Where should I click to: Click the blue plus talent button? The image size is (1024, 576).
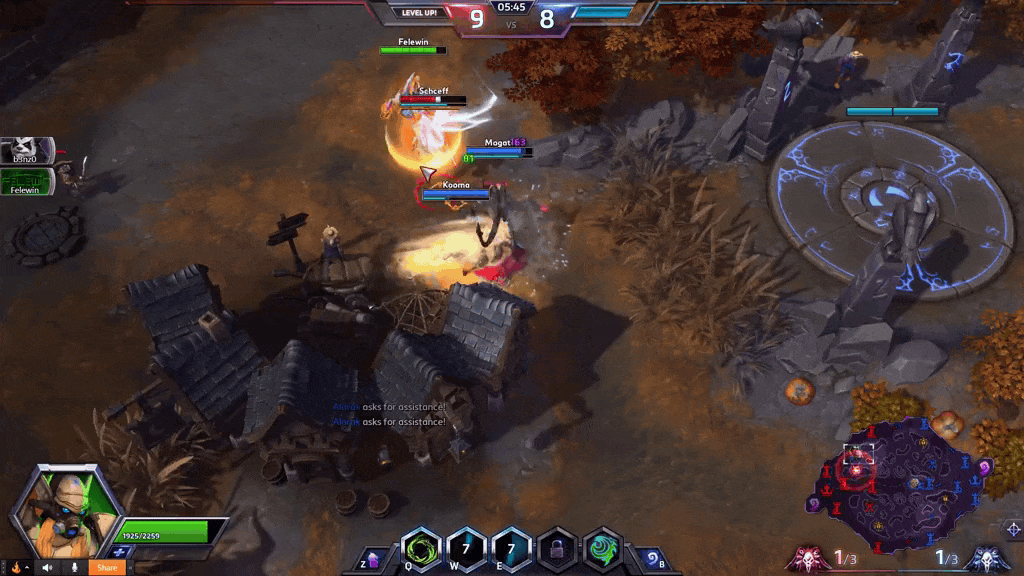click(x=122, y=552)
